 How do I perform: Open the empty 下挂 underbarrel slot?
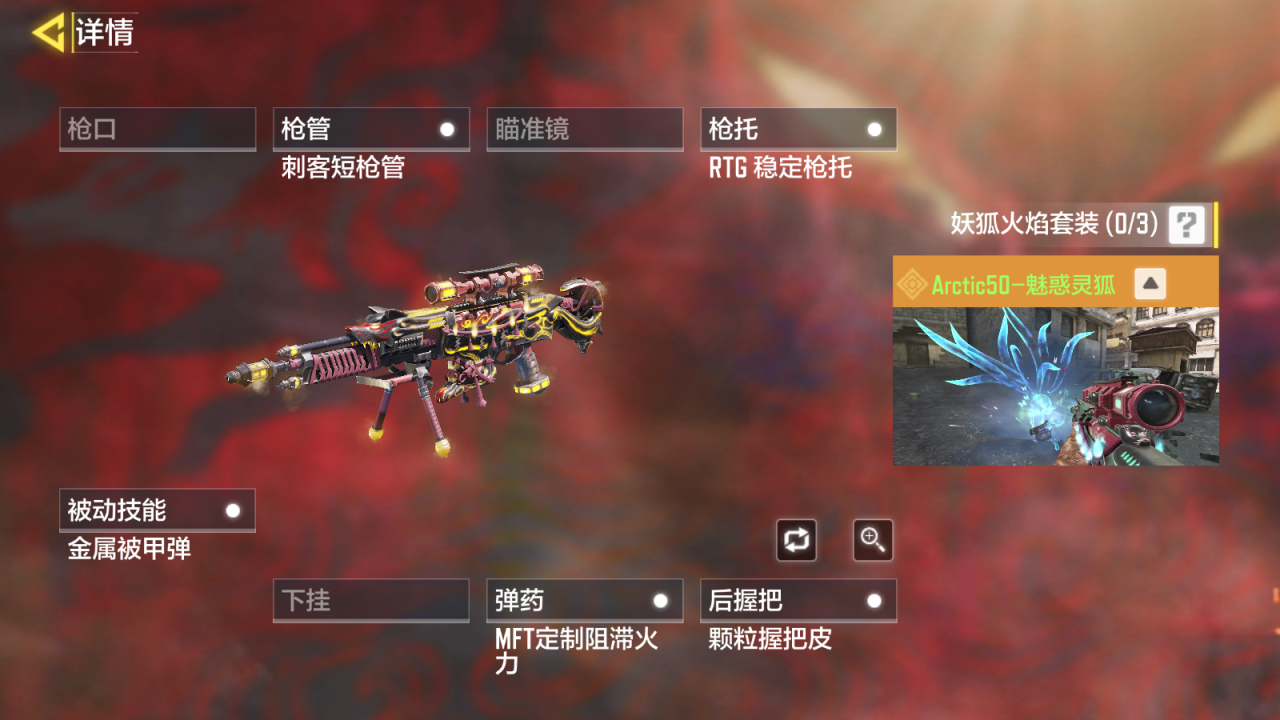(371, 600)
